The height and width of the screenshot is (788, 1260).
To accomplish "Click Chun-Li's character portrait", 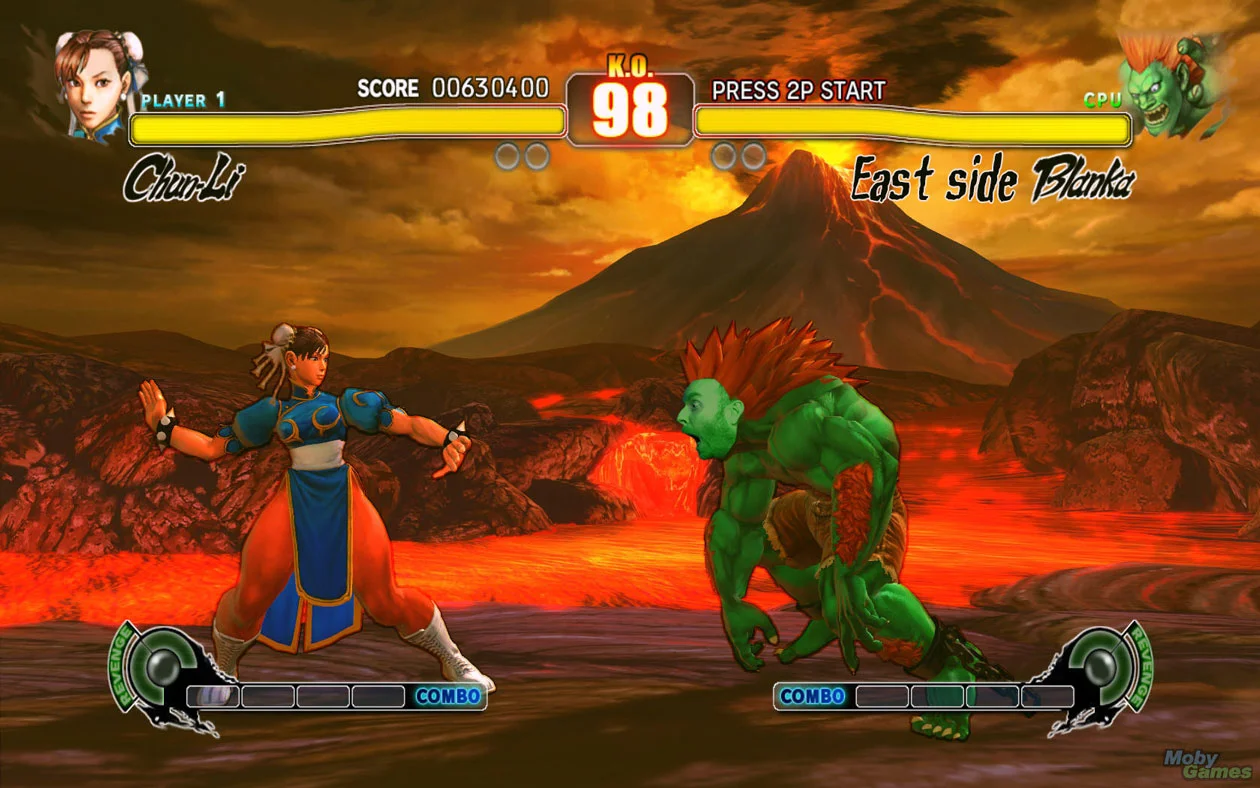I will (x=98, y=82).
